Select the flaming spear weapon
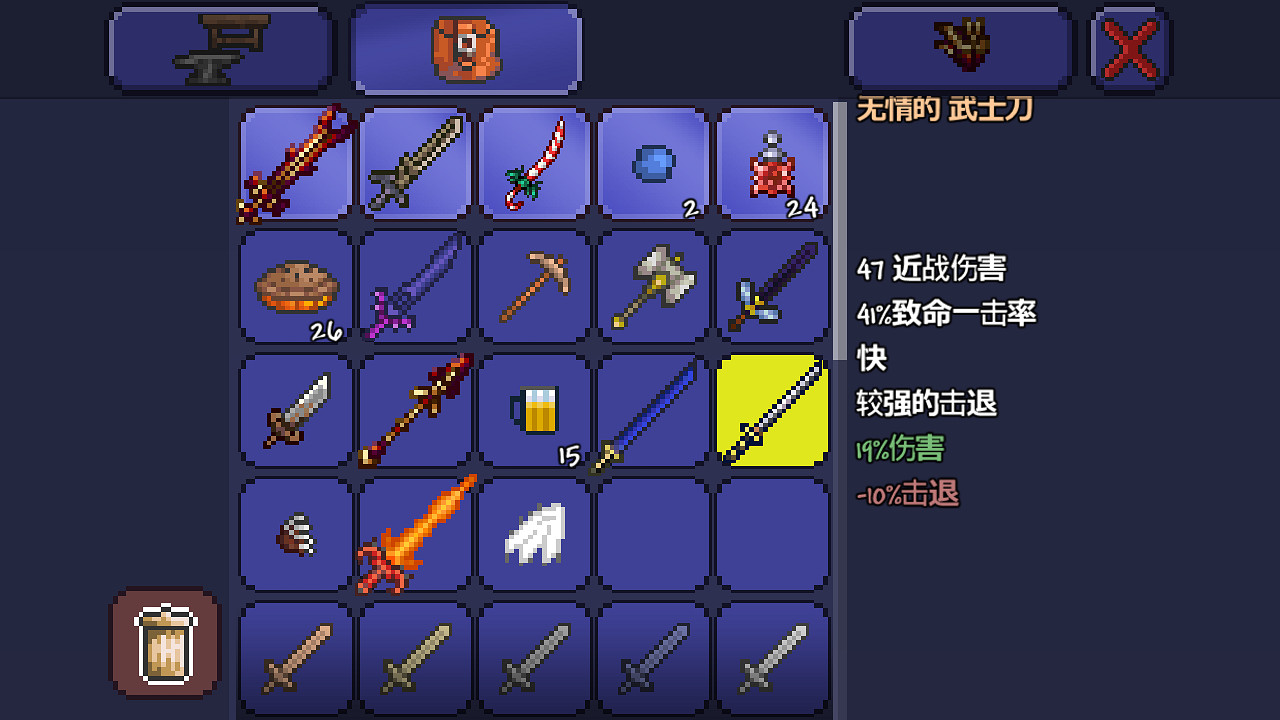Viewport: 1280px width, 720px height. [x=415, y=410]
